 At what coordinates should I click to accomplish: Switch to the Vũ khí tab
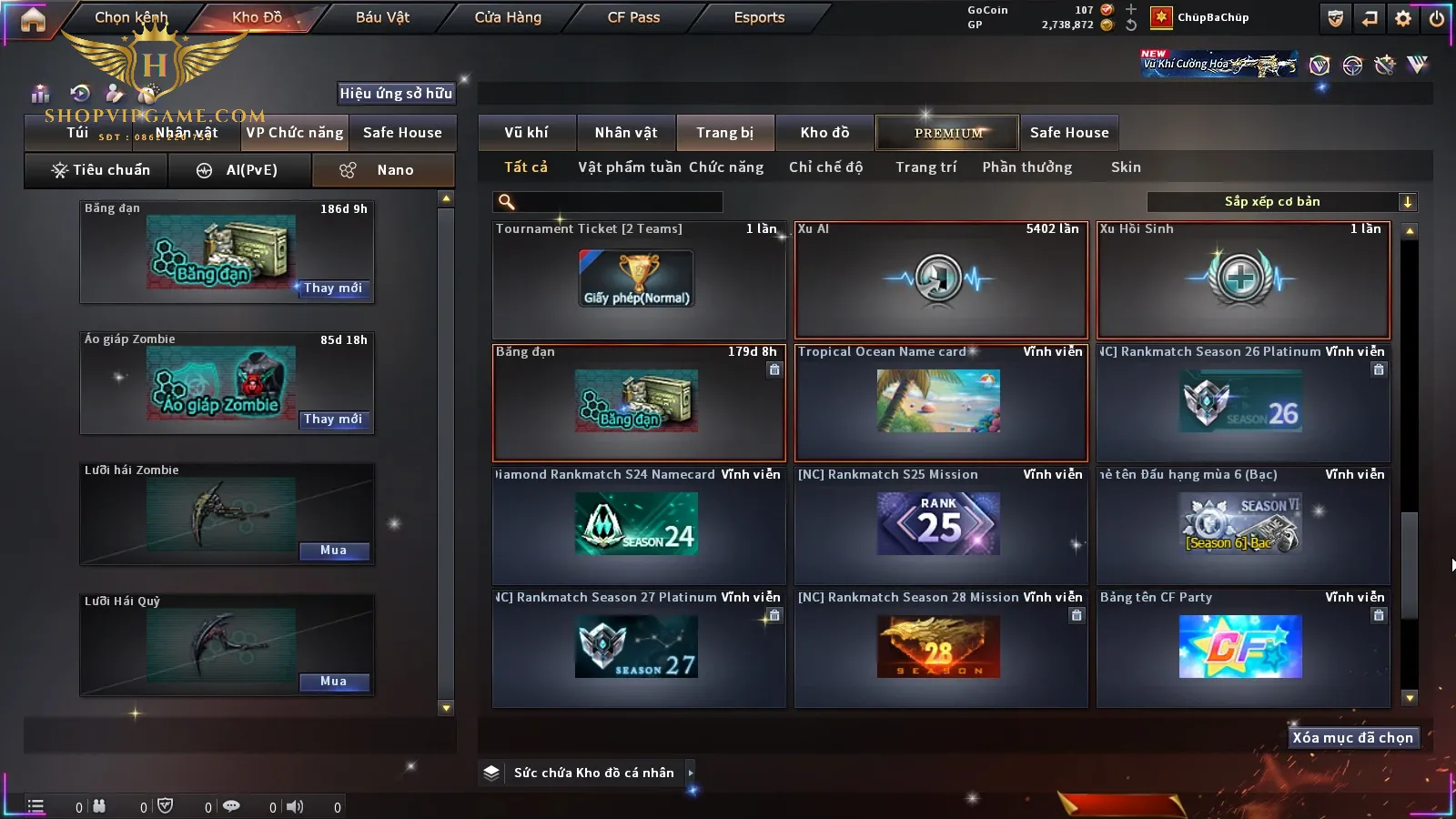point(526,133)
